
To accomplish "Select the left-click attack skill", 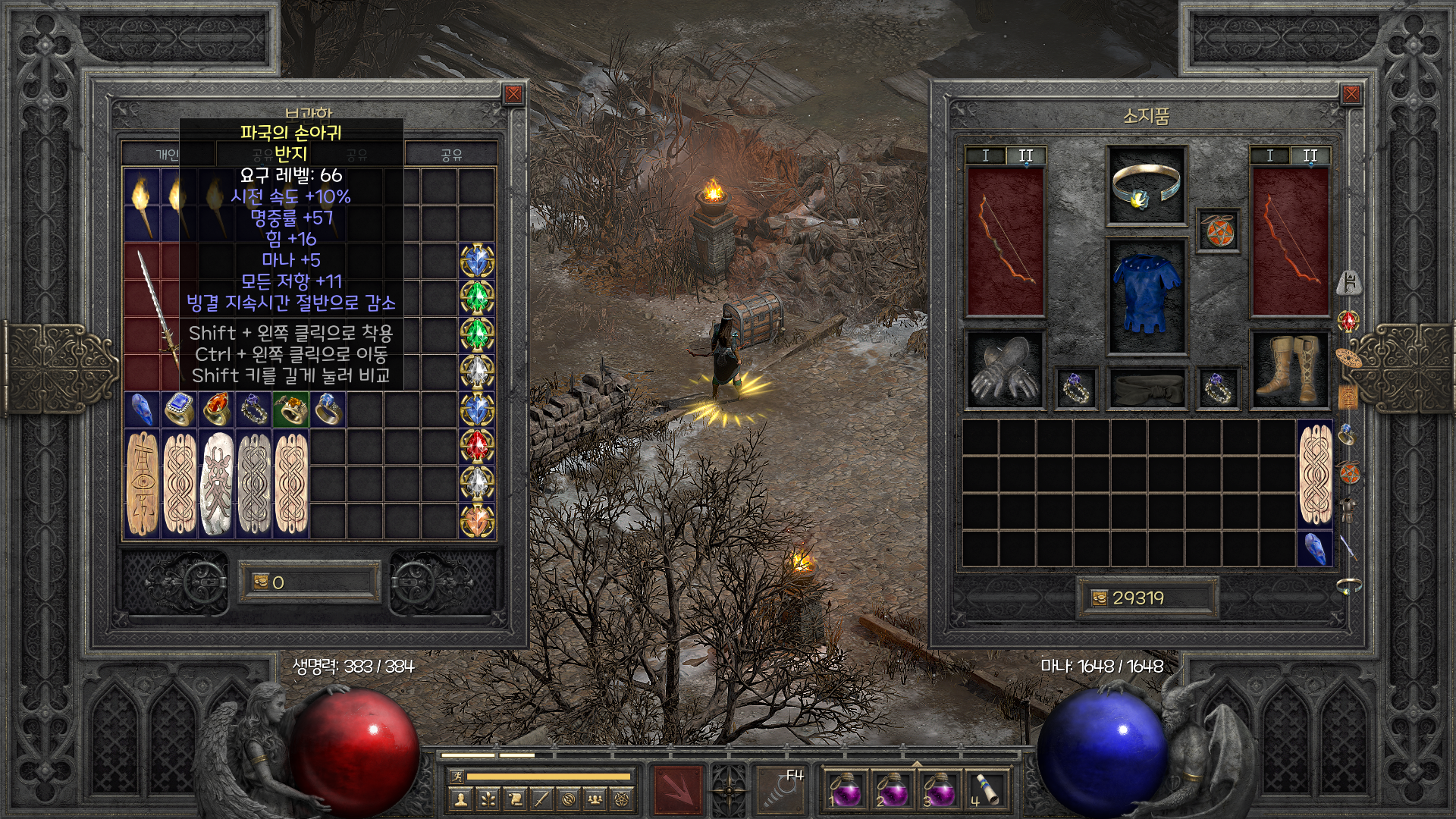I will [679, 790].
